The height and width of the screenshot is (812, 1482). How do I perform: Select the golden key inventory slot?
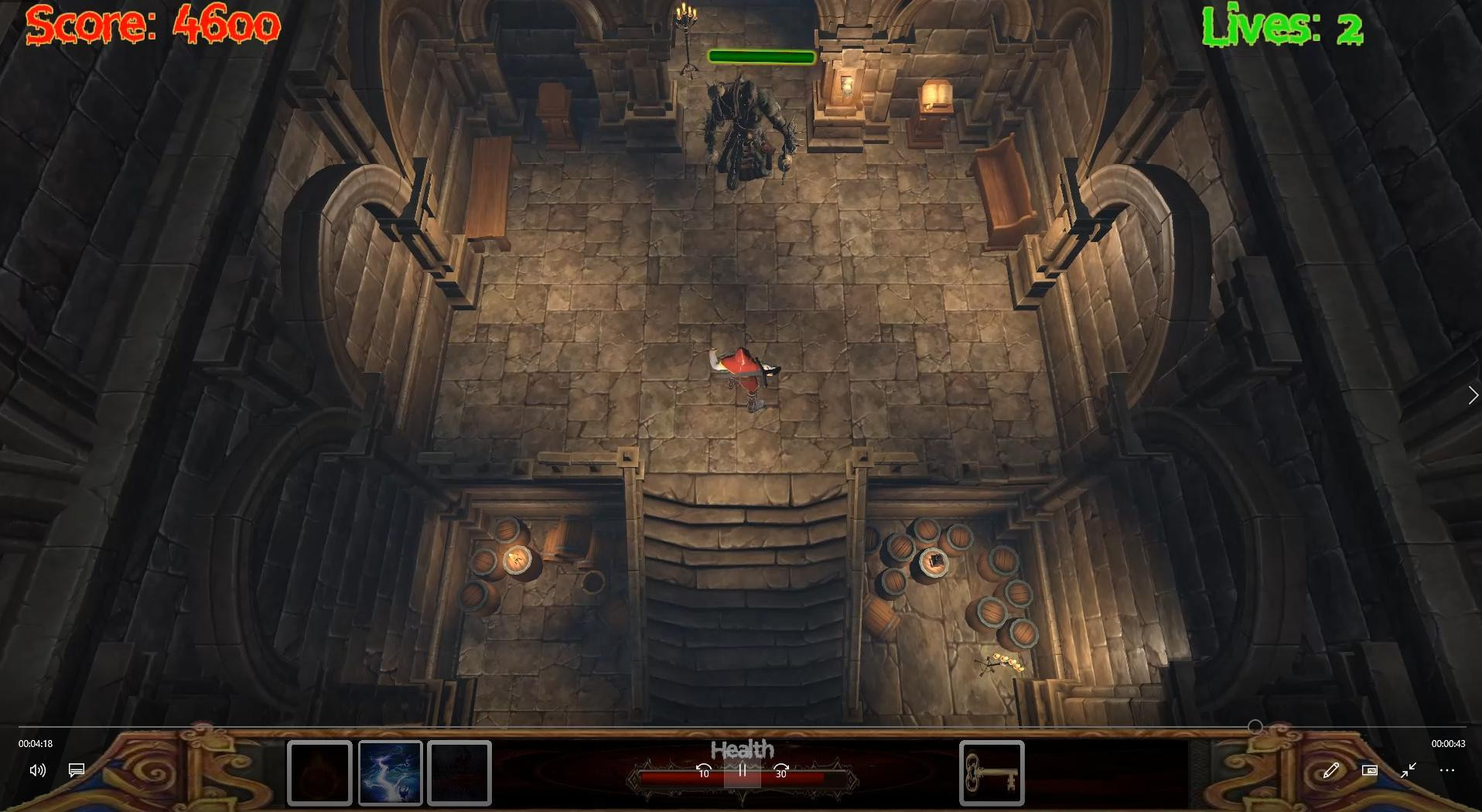[992, 773]
